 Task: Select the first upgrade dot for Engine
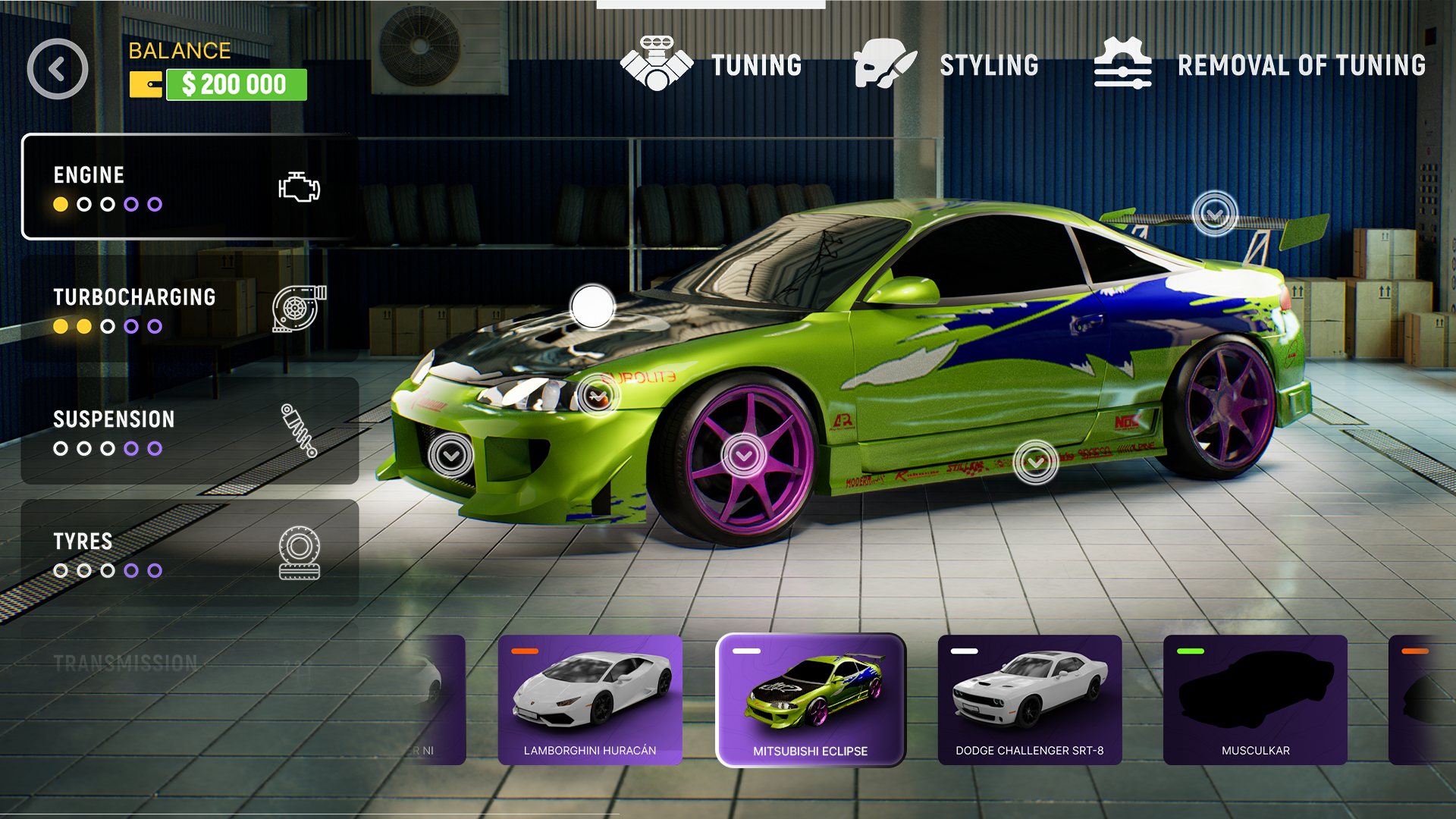[59, 203]
